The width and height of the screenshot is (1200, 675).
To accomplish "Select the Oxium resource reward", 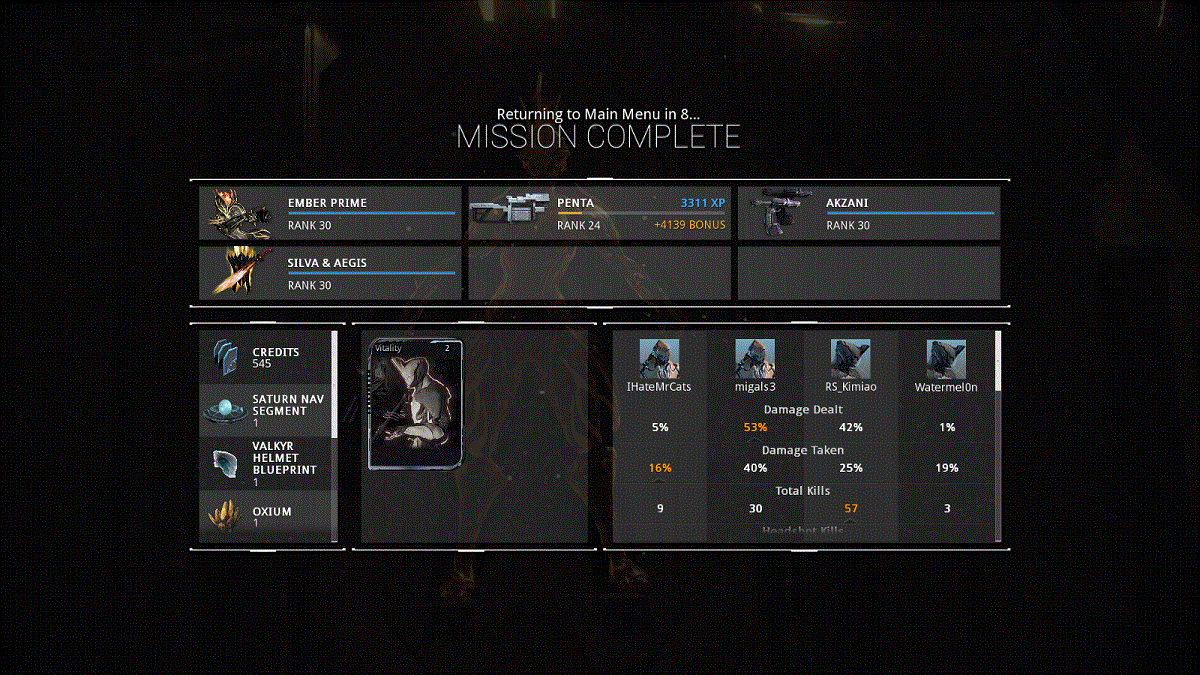I will pyautogui.click(x=266, y=517).
